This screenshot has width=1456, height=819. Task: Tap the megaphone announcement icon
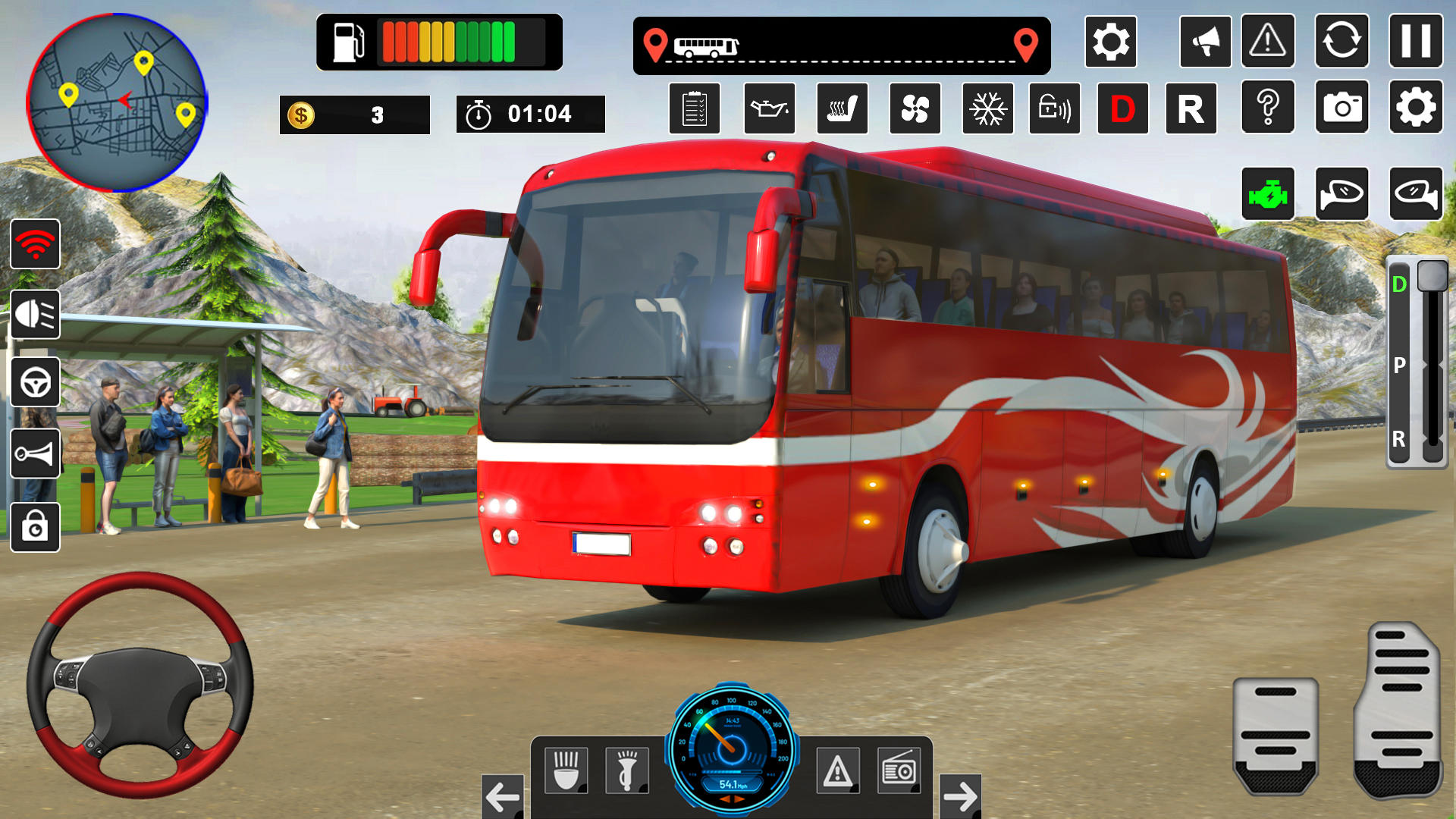tap(1205, 41)
